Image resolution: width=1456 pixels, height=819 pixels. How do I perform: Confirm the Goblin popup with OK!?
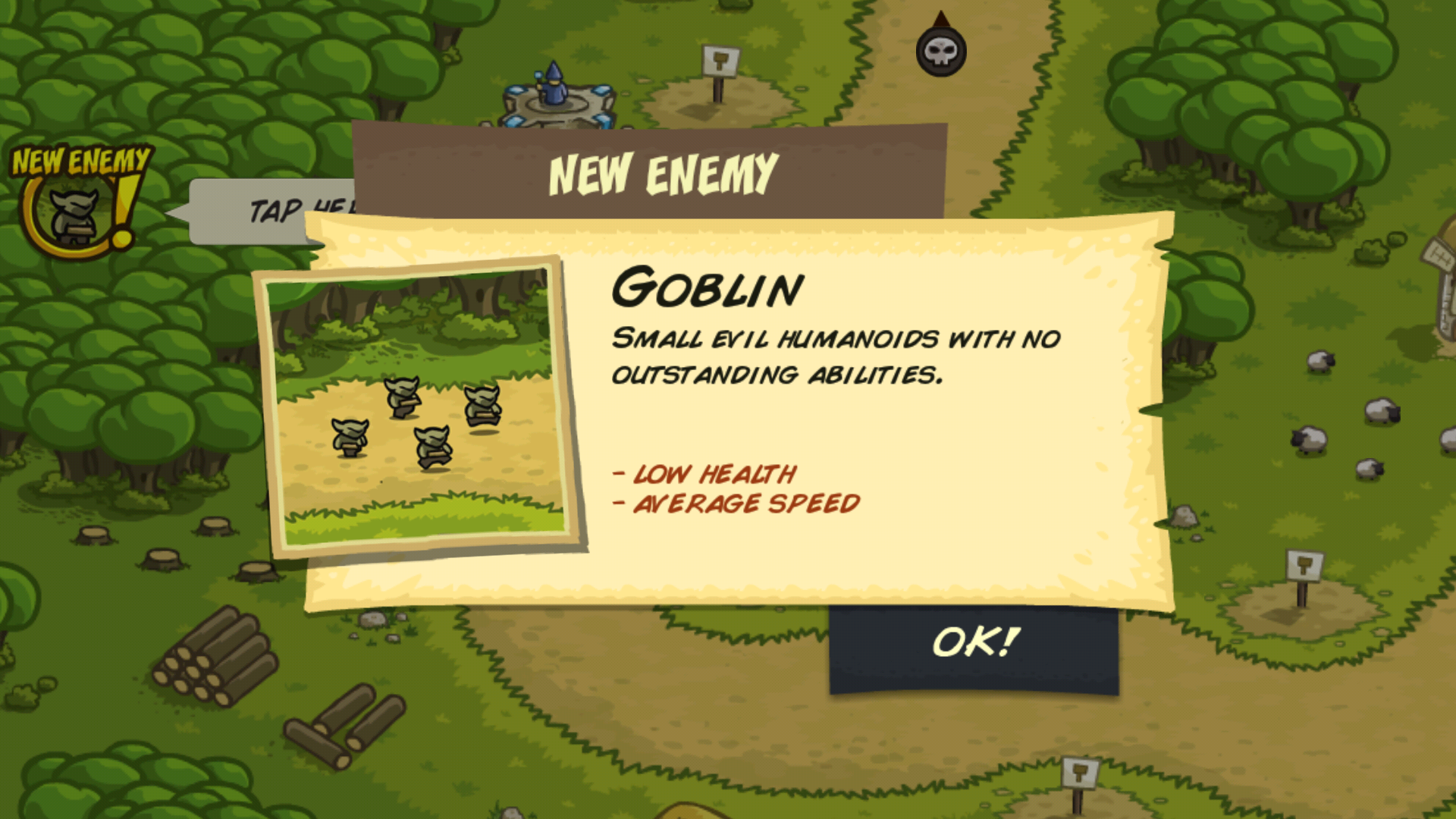pyautogui.click(x=974, y=645)
